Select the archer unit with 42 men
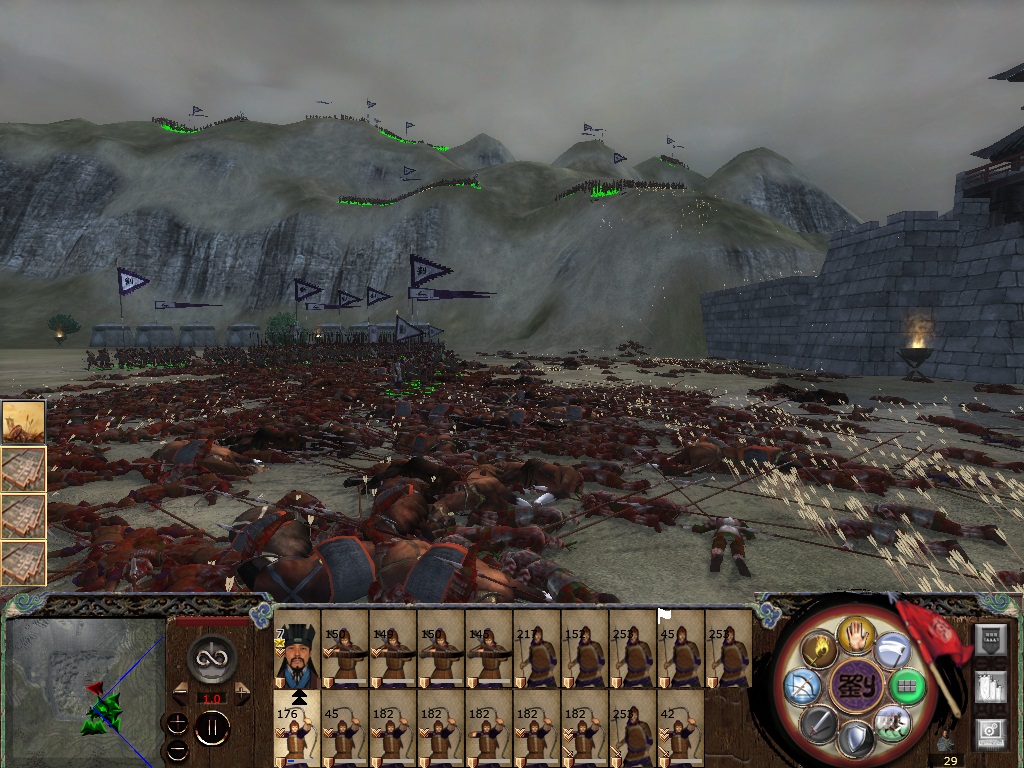 pyautogui.click(x=681, y=729)
